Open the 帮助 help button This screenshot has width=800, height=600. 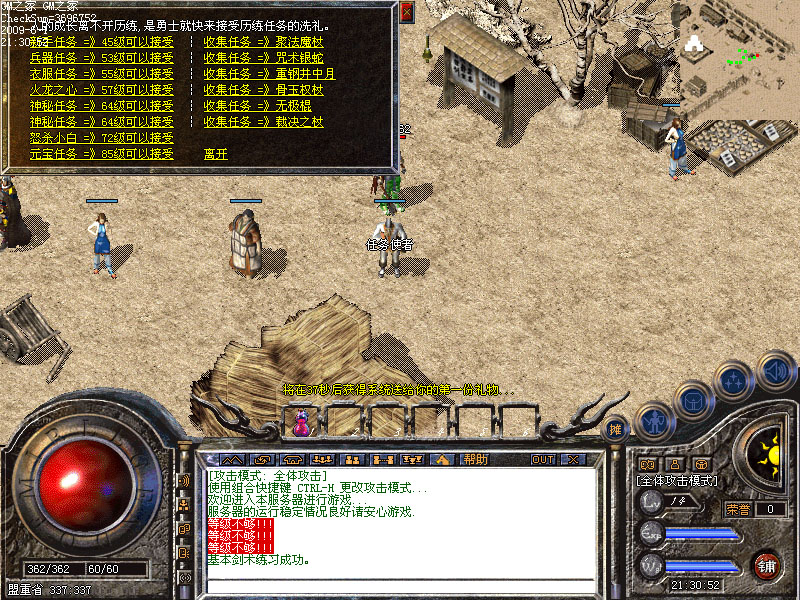(475, 459)
